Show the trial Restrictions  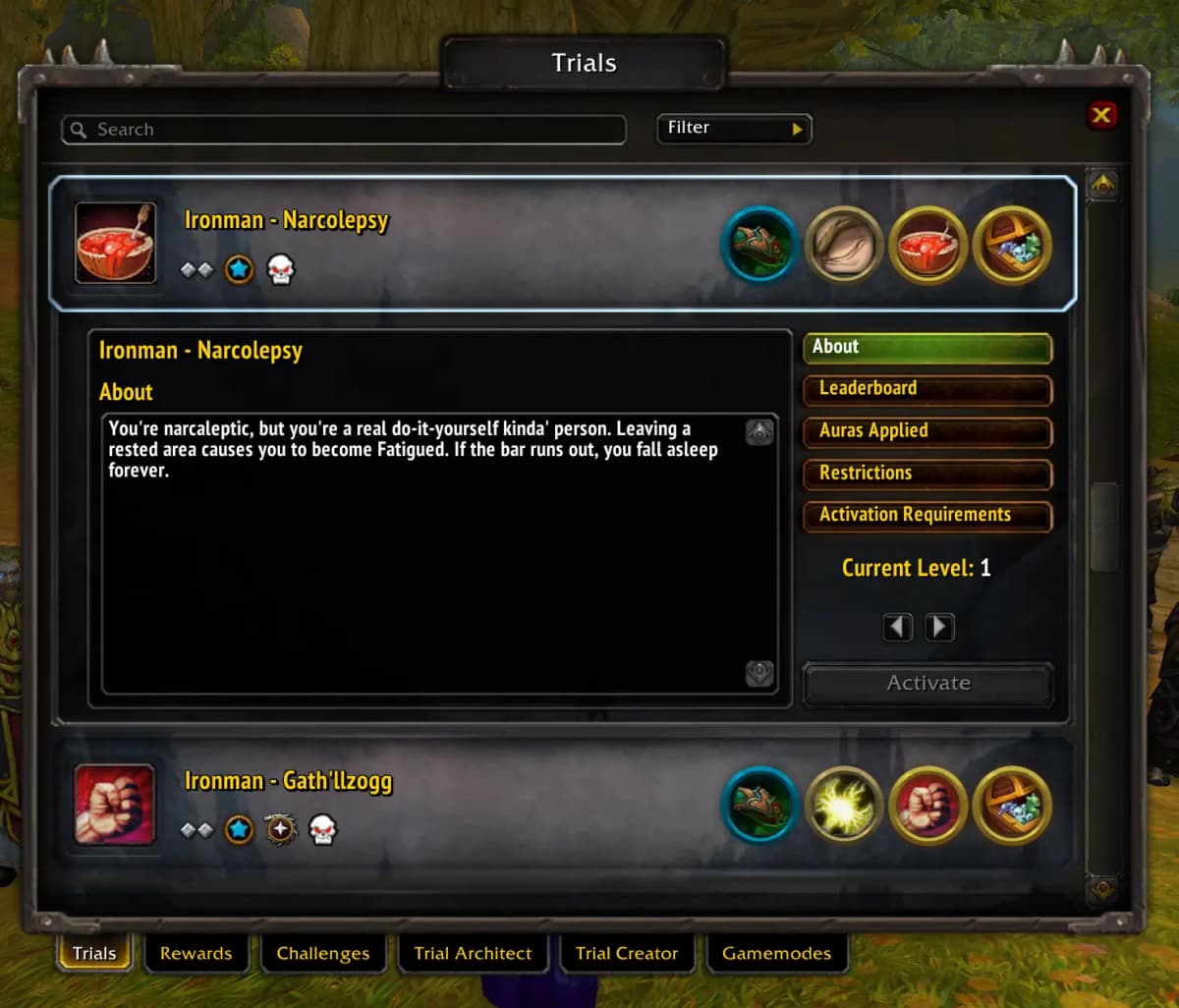click(x=926, y=474)
